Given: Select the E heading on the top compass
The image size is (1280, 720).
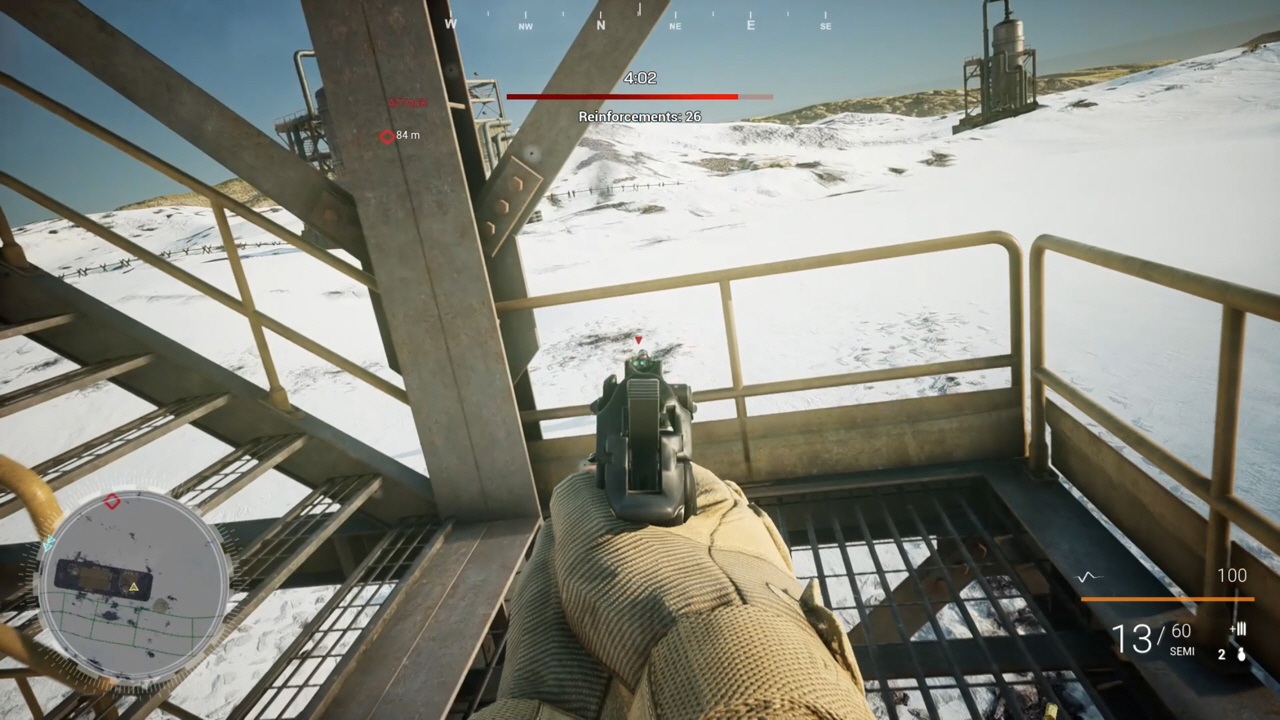Looking at the screenshot, I should pos(750,25).
